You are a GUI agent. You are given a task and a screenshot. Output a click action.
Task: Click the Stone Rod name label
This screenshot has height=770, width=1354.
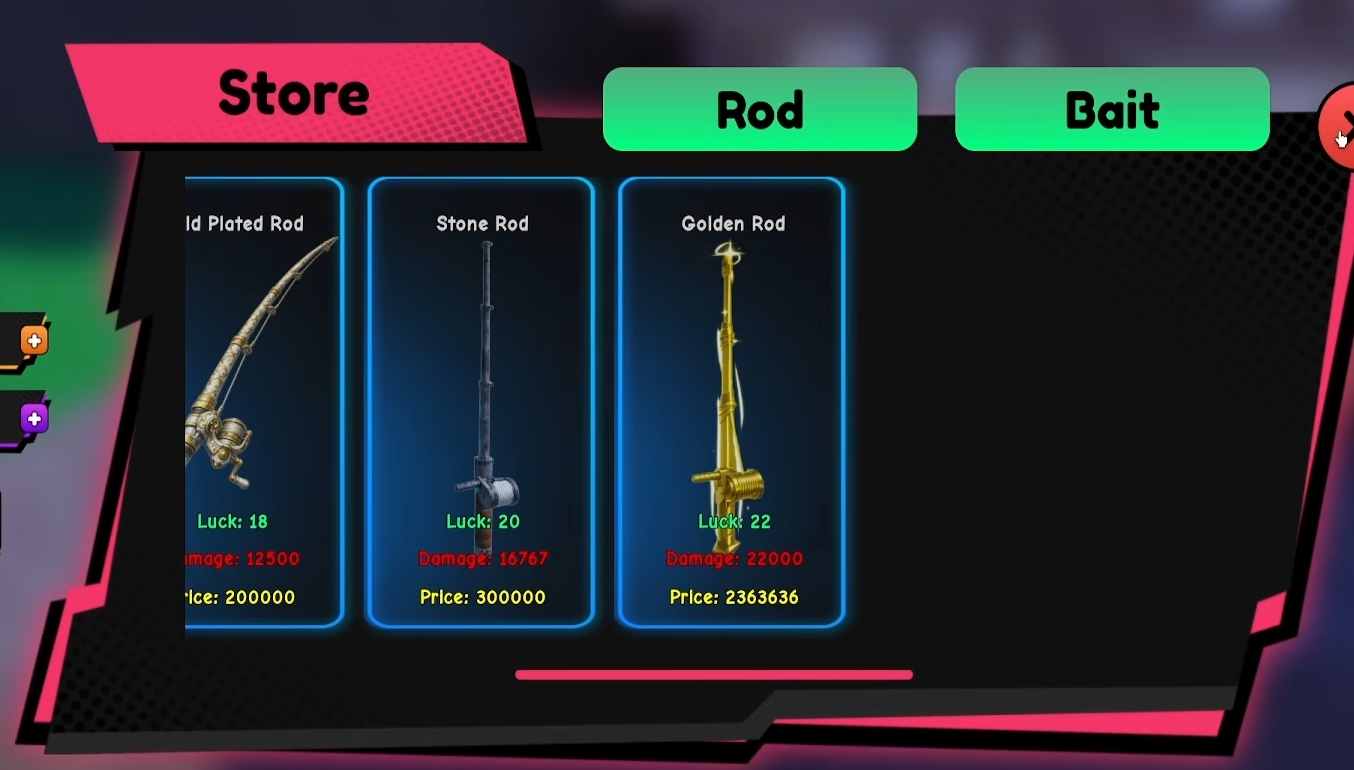pyautogui.click(x=482, y=223)
